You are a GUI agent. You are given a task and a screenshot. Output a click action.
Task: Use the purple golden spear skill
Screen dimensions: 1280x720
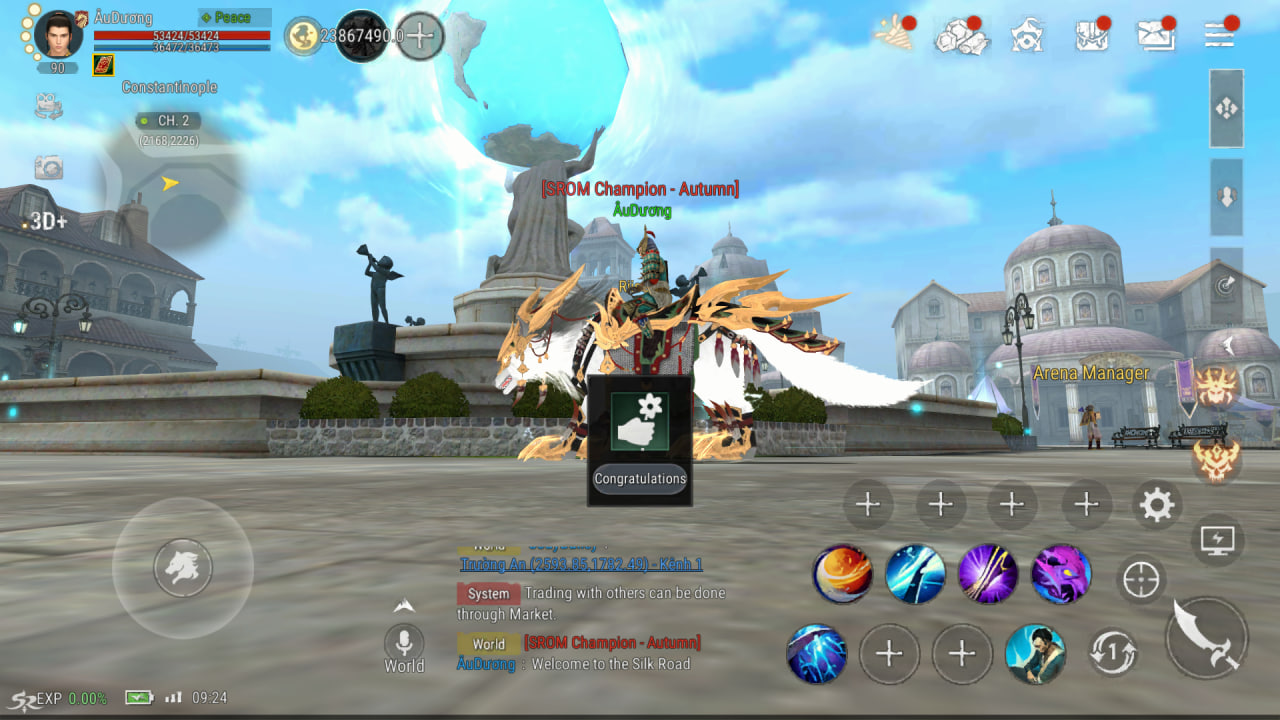pos(988,575)
